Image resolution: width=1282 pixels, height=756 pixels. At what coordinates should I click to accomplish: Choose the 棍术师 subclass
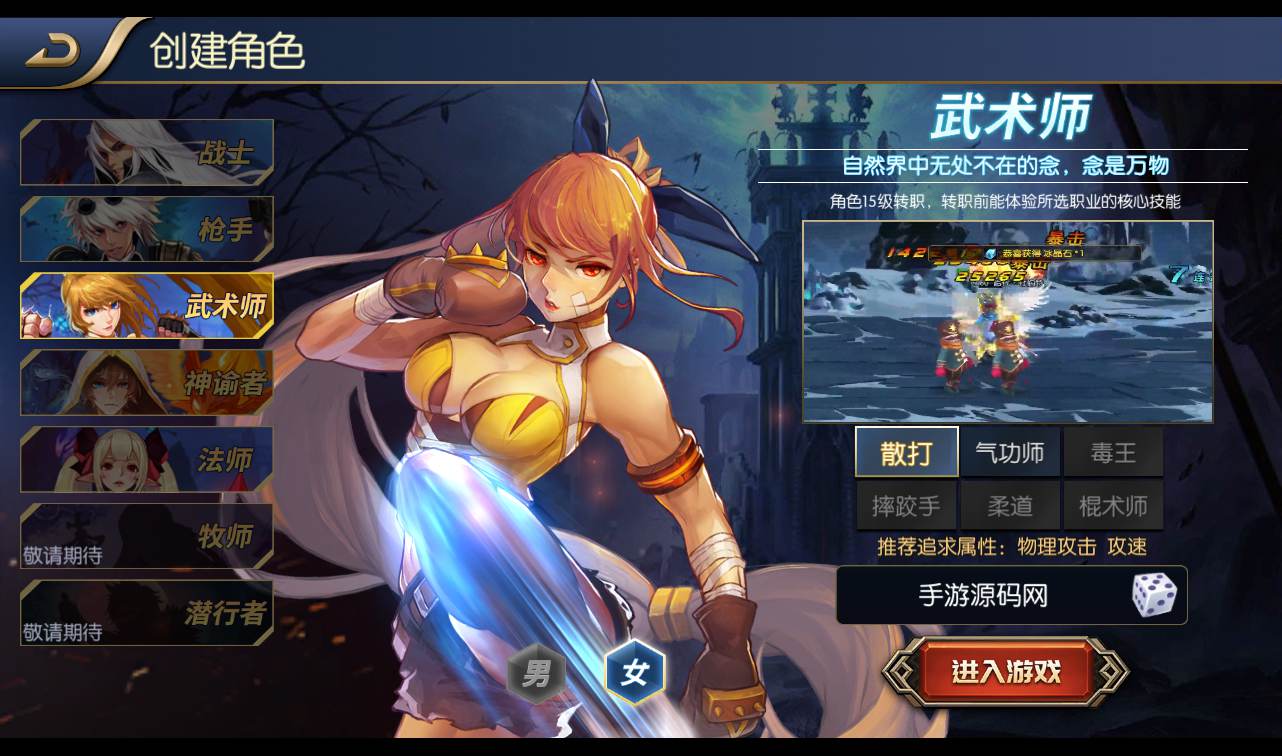1113,505
